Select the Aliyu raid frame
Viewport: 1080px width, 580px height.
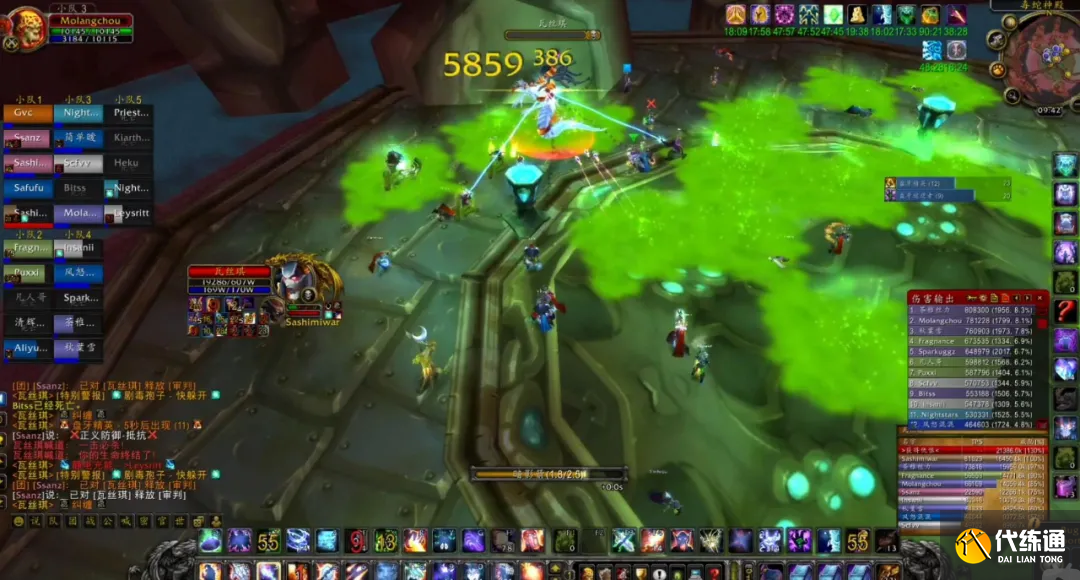click(28, 348)
